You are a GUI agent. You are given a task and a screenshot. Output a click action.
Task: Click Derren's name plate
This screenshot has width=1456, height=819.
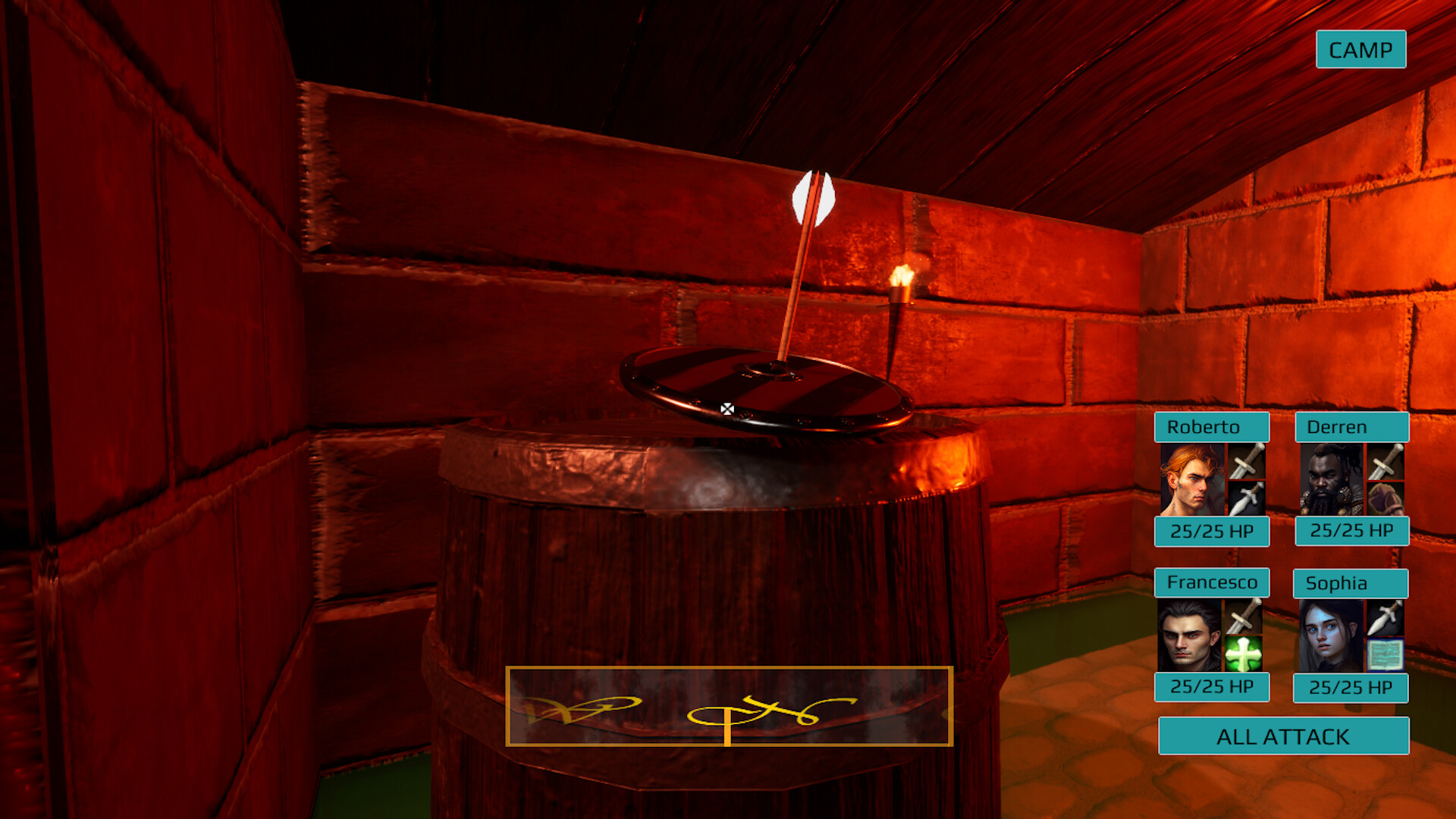pyautogui.click(x=1351, y=427)
